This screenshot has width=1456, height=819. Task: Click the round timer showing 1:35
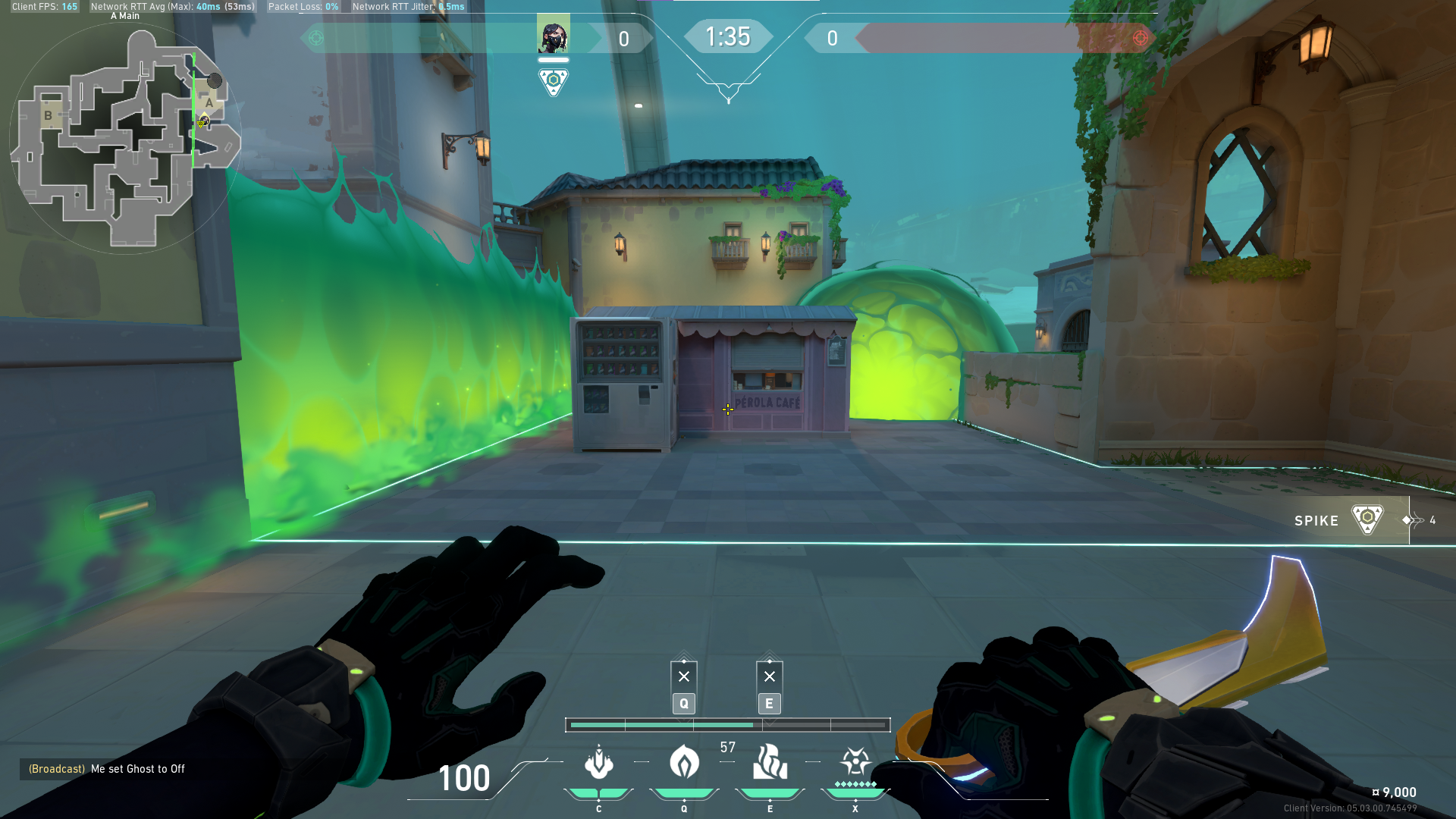pos(728,36)
